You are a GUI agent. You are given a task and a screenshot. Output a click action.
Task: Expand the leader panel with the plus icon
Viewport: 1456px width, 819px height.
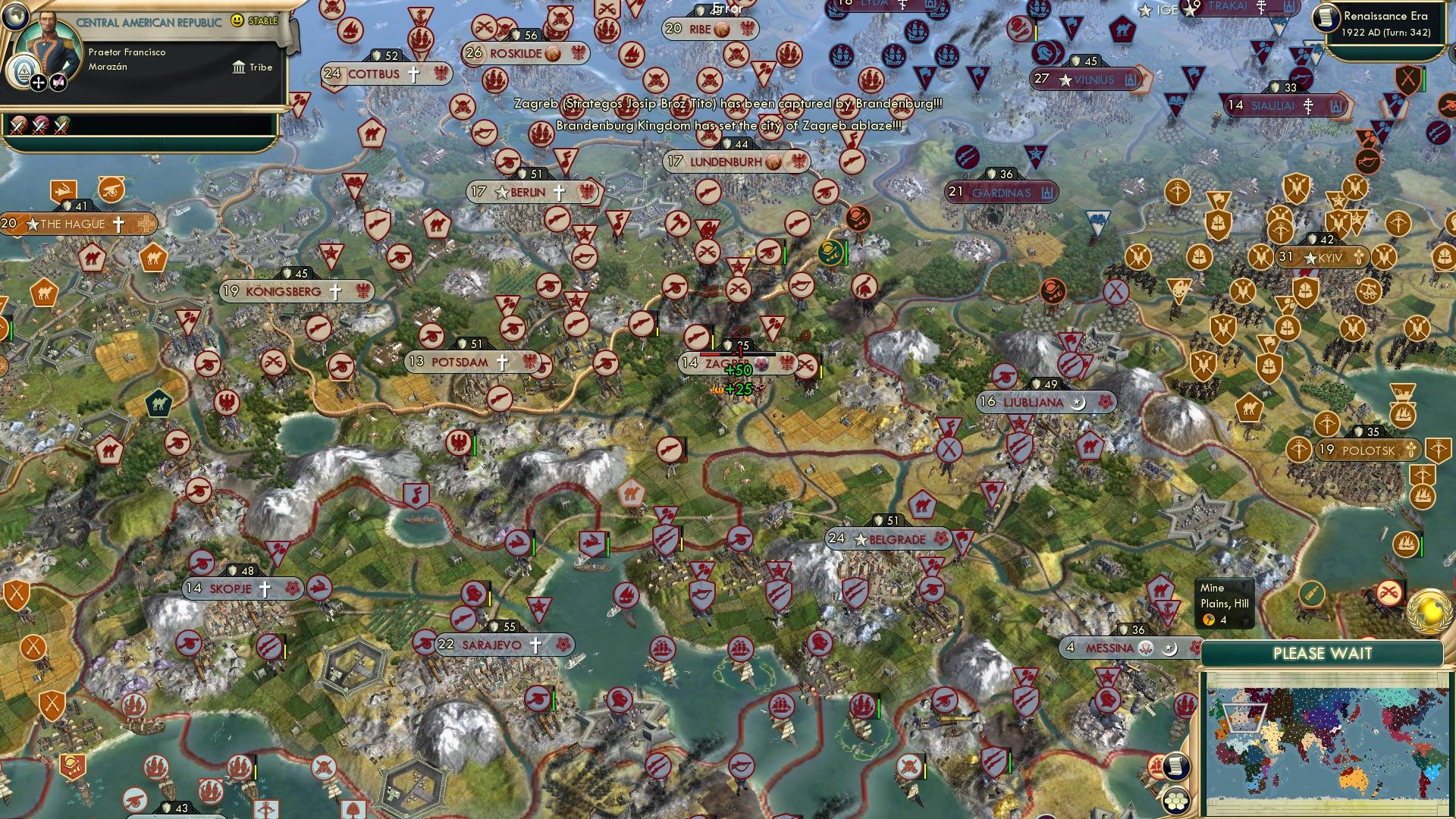[39, 83]
